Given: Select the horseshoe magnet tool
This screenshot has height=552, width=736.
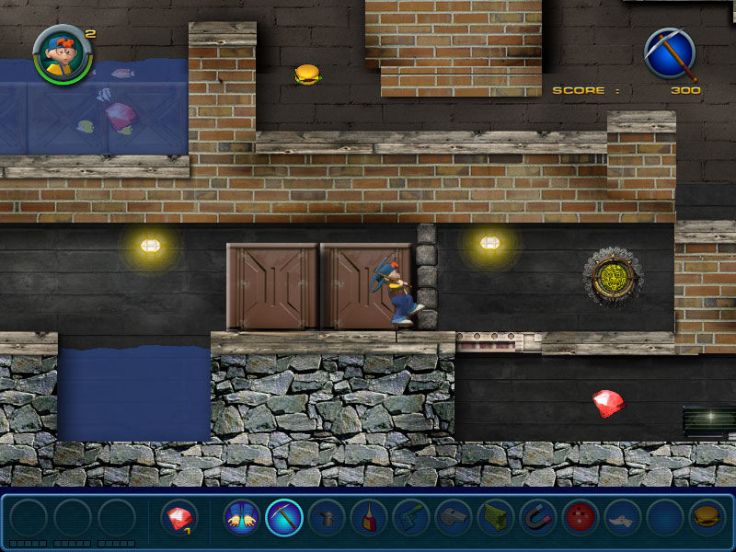Looking at the screenshot, I should coord(538,518).
